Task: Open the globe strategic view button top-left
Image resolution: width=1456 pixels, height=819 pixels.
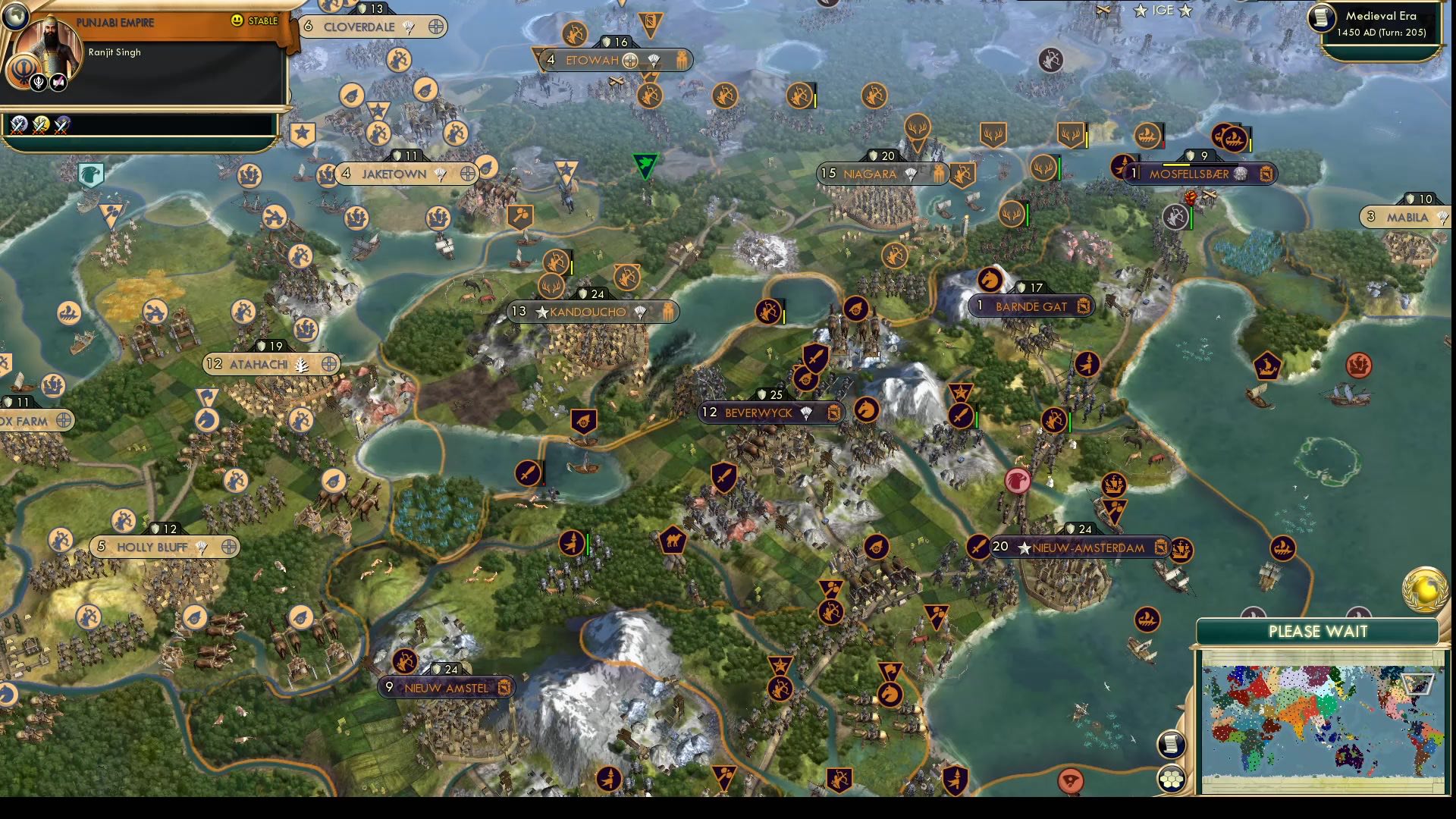Action: pos(15,19)
